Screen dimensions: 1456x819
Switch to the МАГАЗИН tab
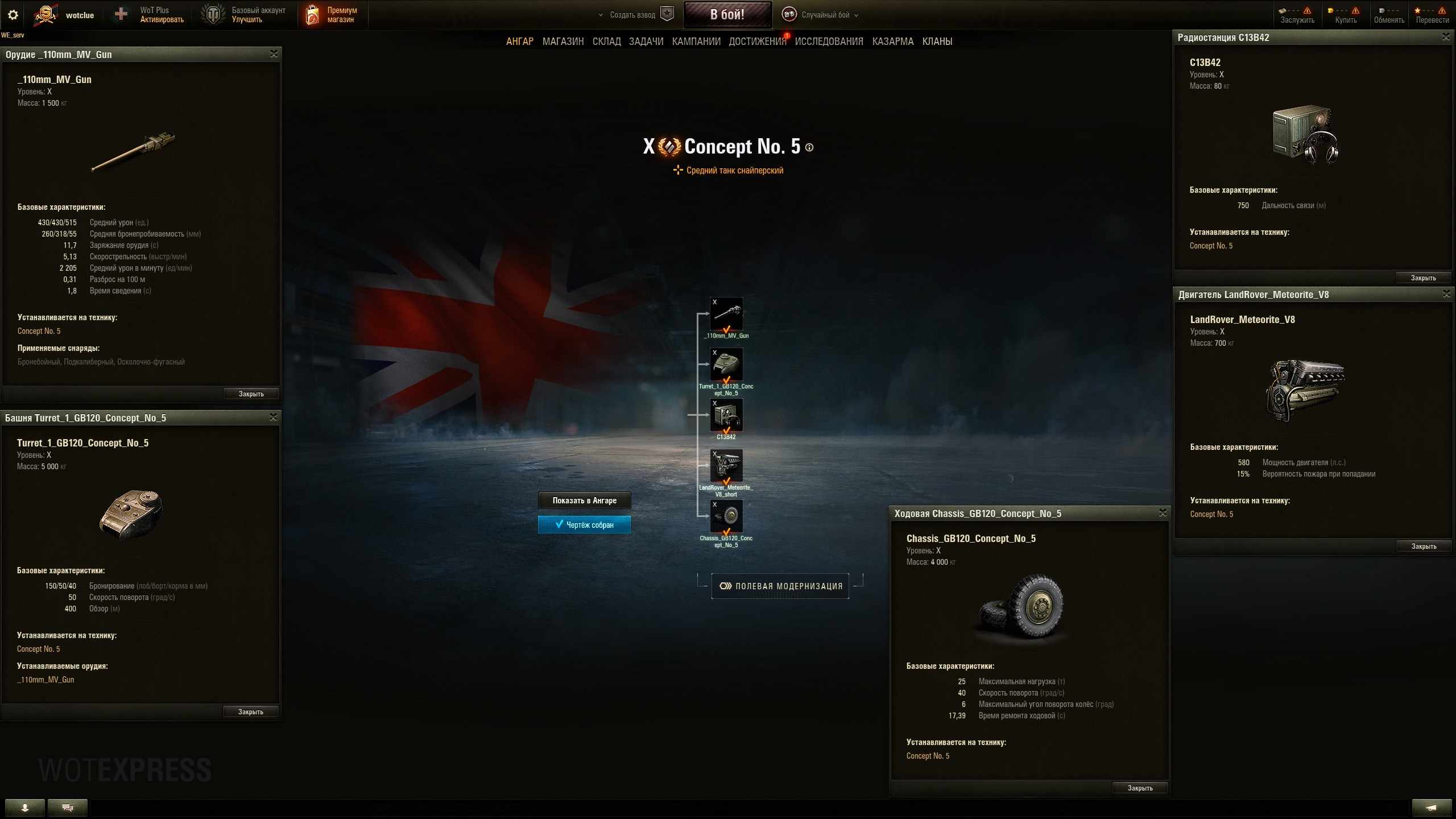point(562,42)
